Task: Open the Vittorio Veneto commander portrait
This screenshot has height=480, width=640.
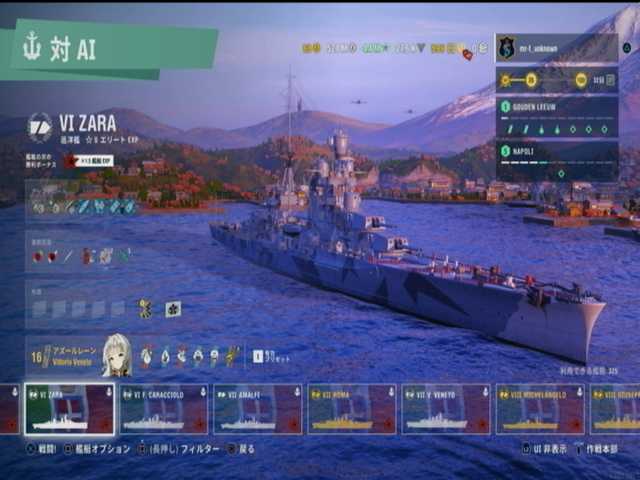Action: click(116, 355)
